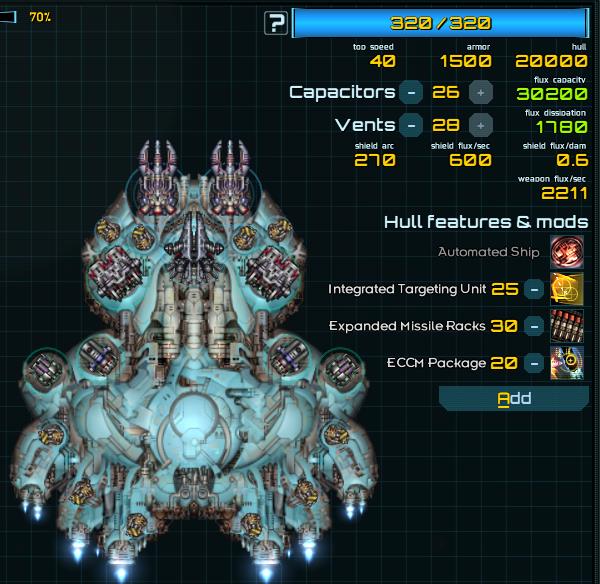The width and height of the screenshot is (600, 584).
Task: Click the Add hull mod button
Action: click(514, 399)
